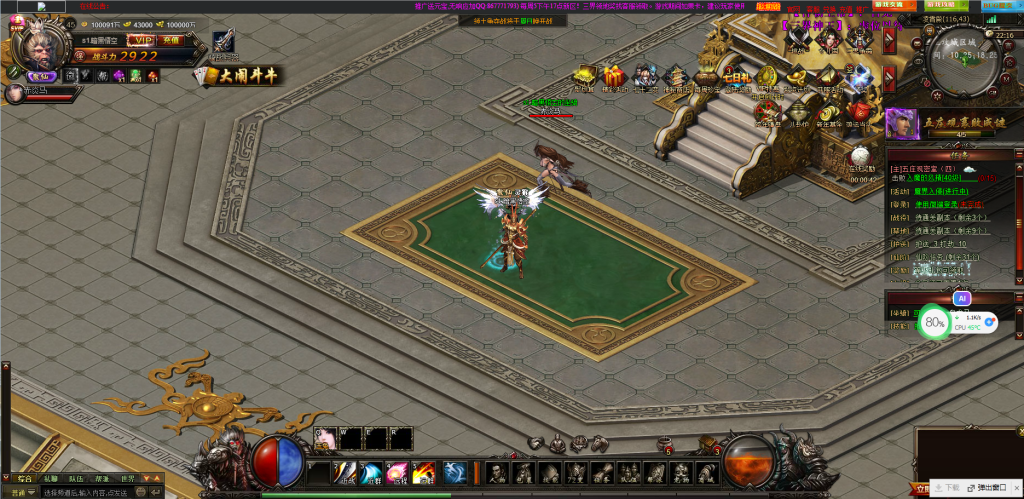Click the purple AI assistant badge
The image size is (1024, 499).
pos(961,298)
